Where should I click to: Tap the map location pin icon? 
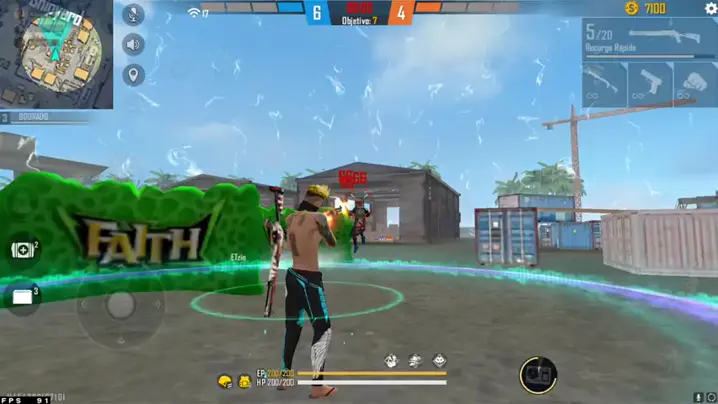[x=134, y=75]
